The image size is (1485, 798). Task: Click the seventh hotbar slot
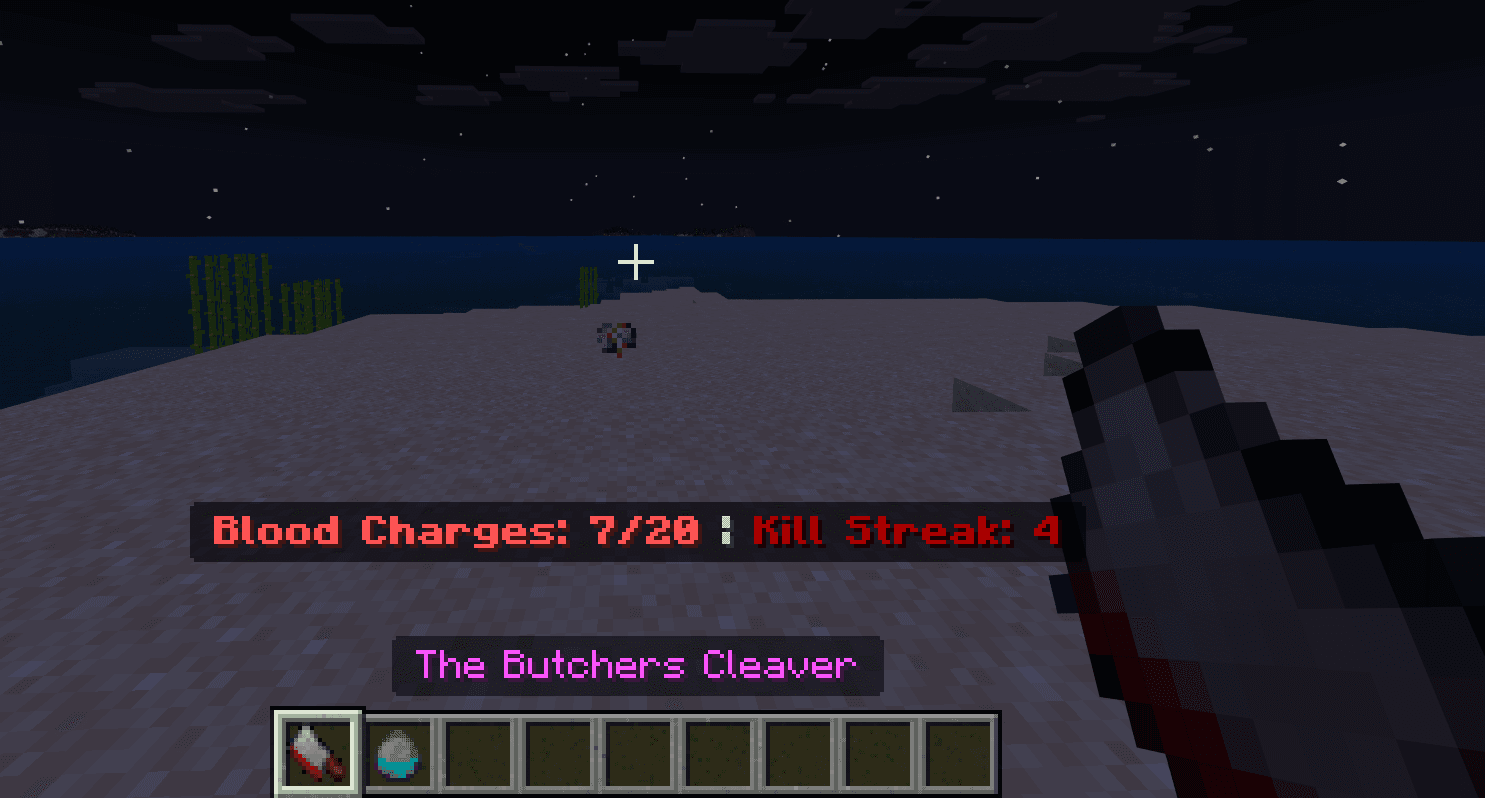[797, 755]
